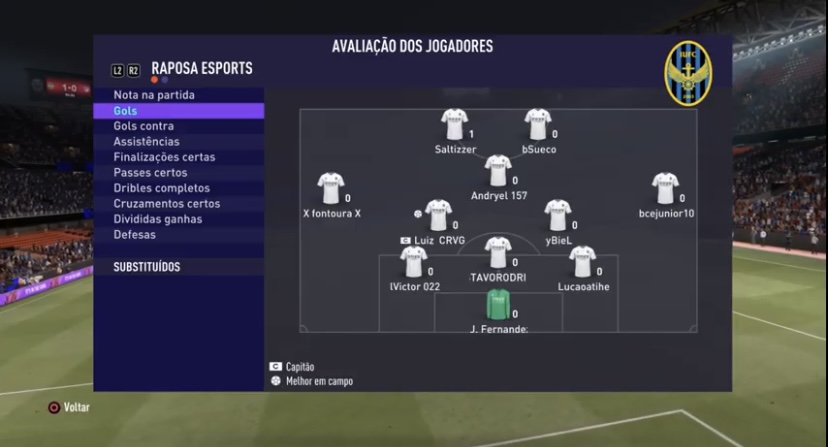Viewport: 828px width, 447px height.
Task: Show Gols contra statistics
Action: pos(144,126)
